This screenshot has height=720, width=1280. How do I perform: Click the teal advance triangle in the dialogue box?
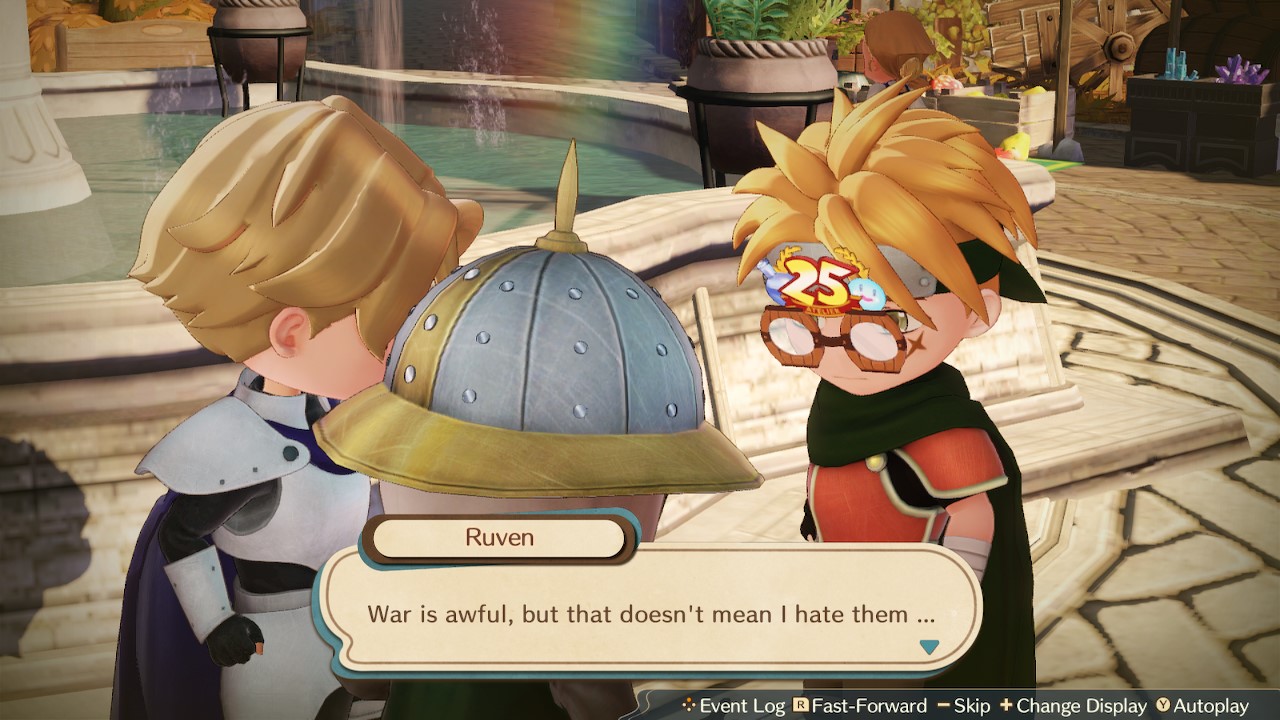coord(928,647)
